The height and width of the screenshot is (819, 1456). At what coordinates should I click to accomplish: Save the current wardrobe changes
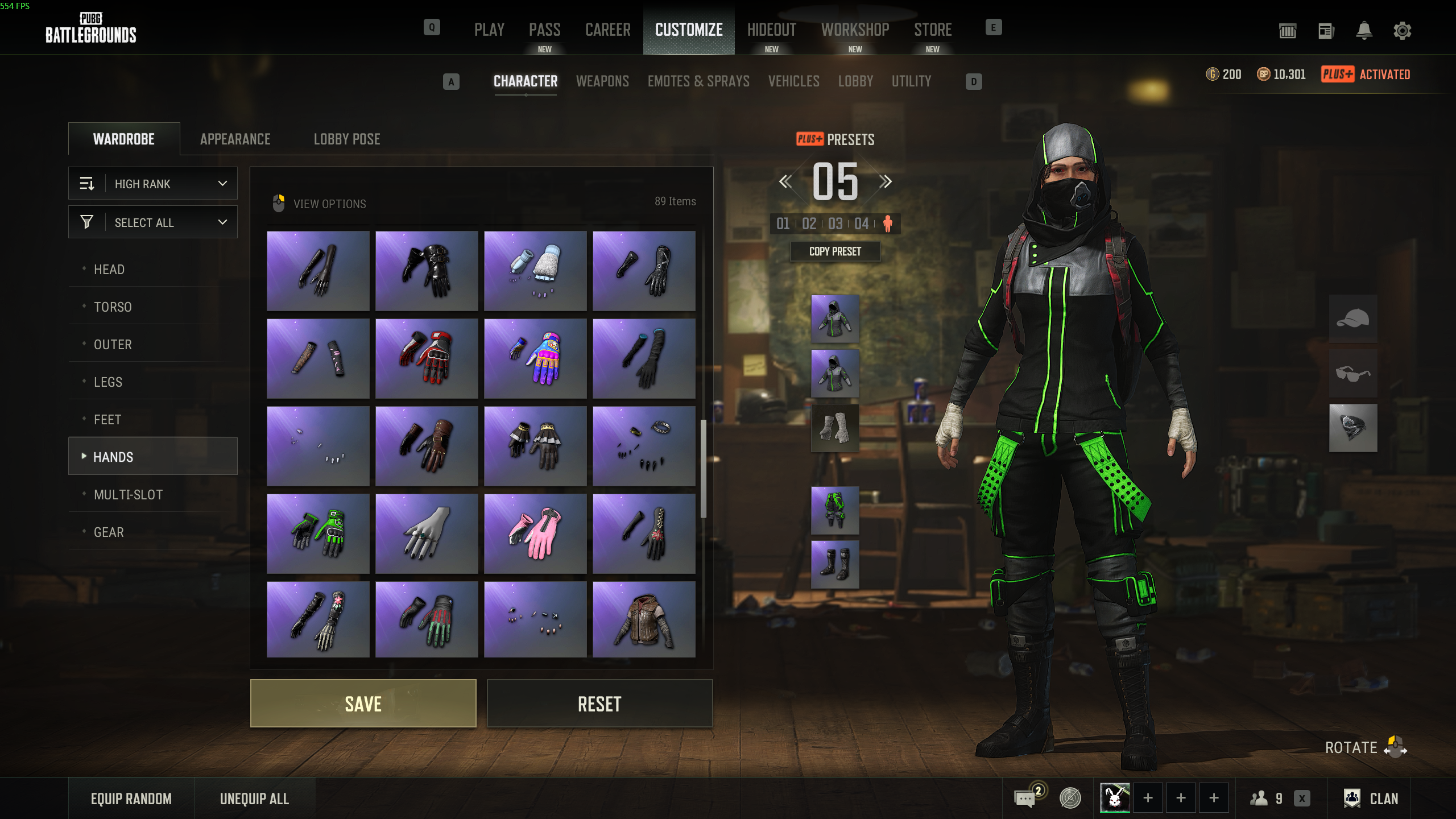pyautogui.click(x=363, y=704)
